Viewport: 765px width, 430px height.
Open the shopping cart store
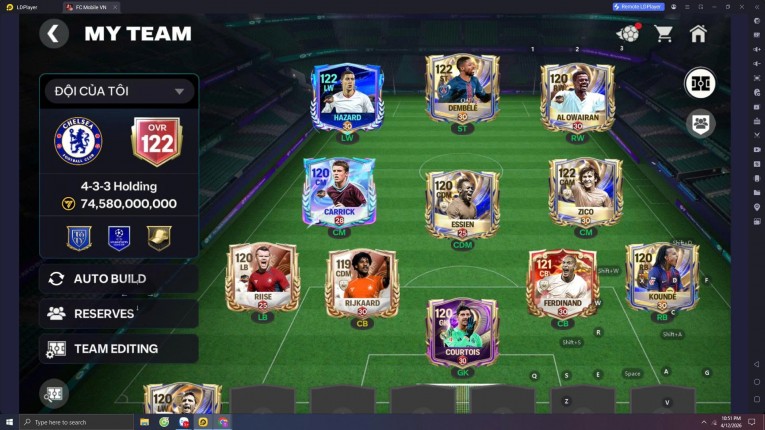(663, 34)
